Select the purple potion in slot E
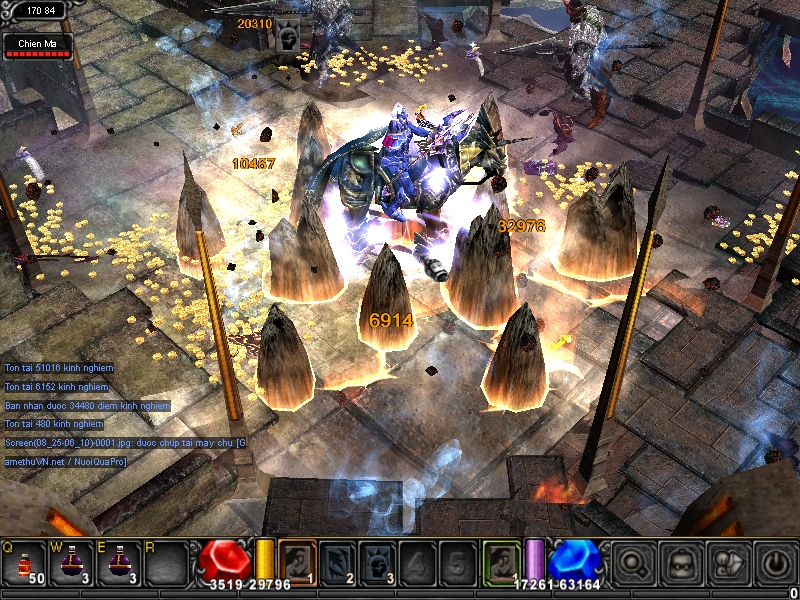 point(121,563)
